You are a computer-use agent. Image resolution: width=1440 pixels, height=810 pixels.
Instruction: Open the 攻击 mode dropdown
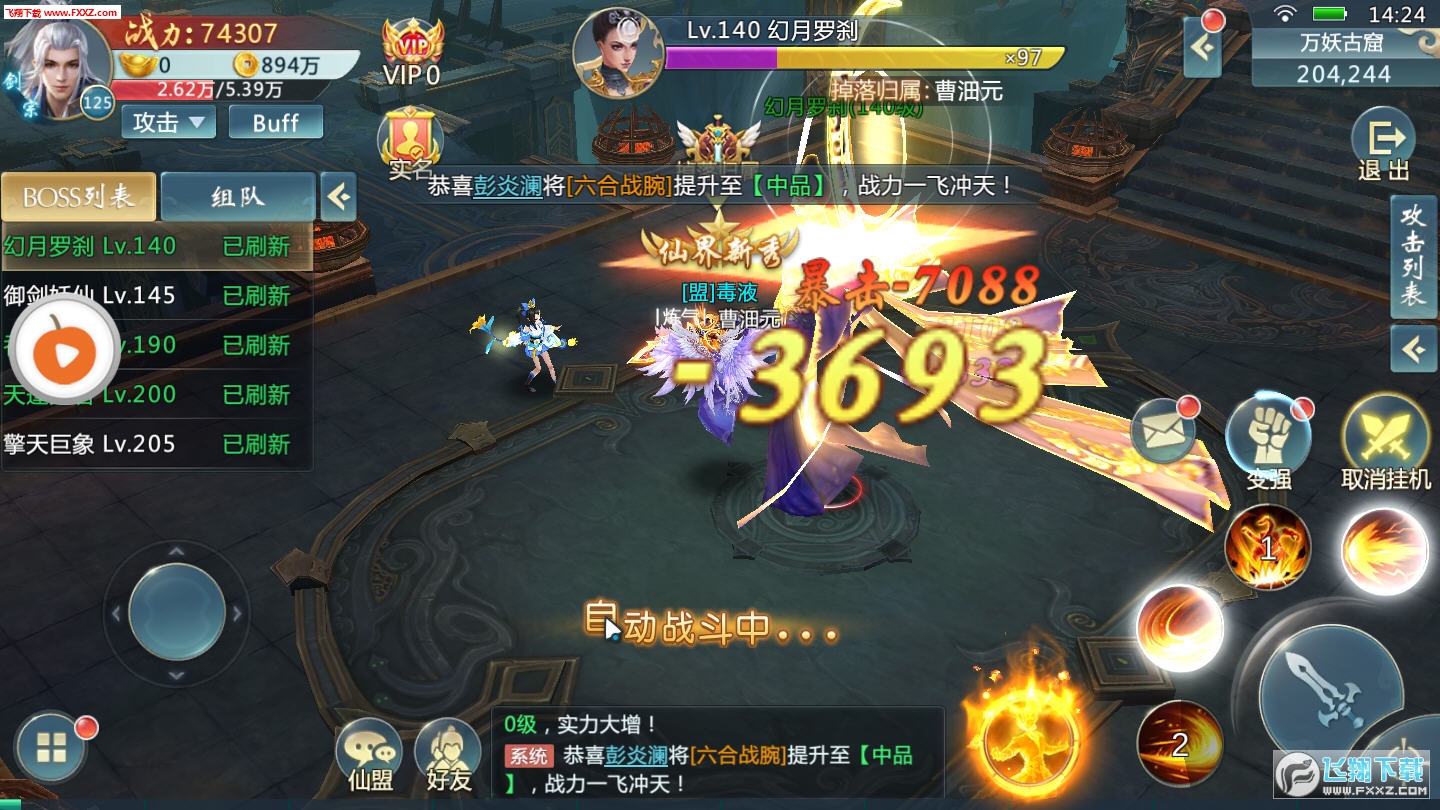[168, 122]
